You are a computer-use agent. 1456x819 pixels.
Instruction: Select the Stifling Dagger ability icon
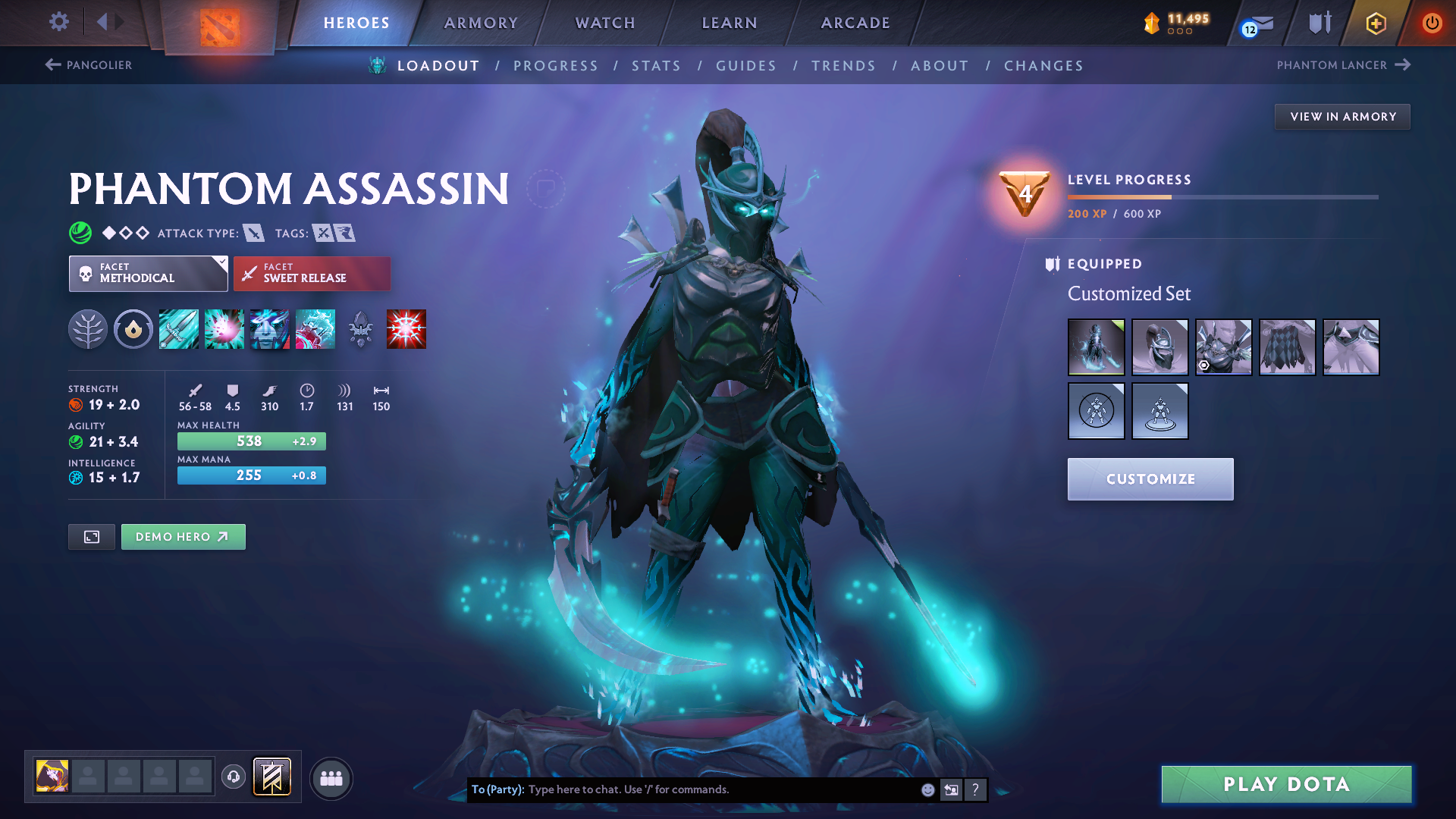(x=179, y=328)
